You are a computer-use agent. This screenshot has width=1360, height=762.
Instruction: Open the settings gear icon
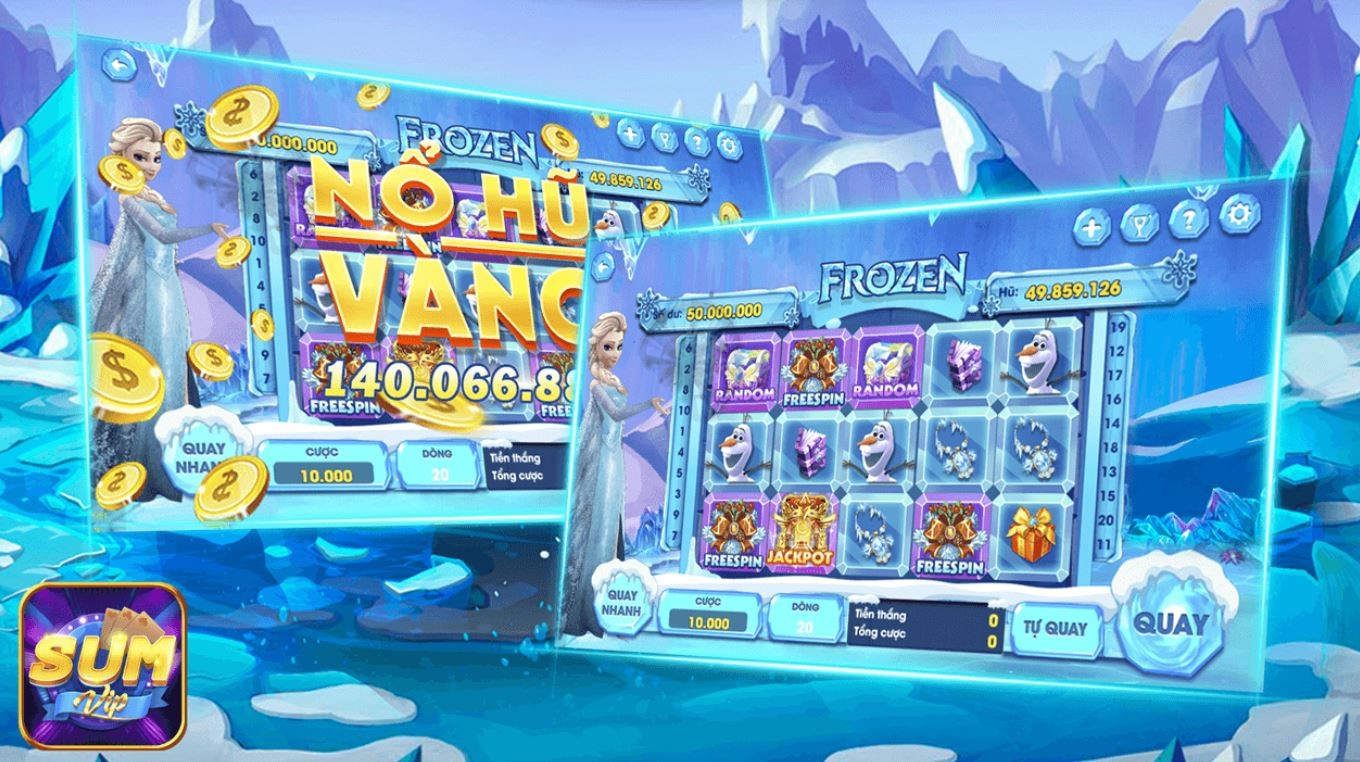1240,216
